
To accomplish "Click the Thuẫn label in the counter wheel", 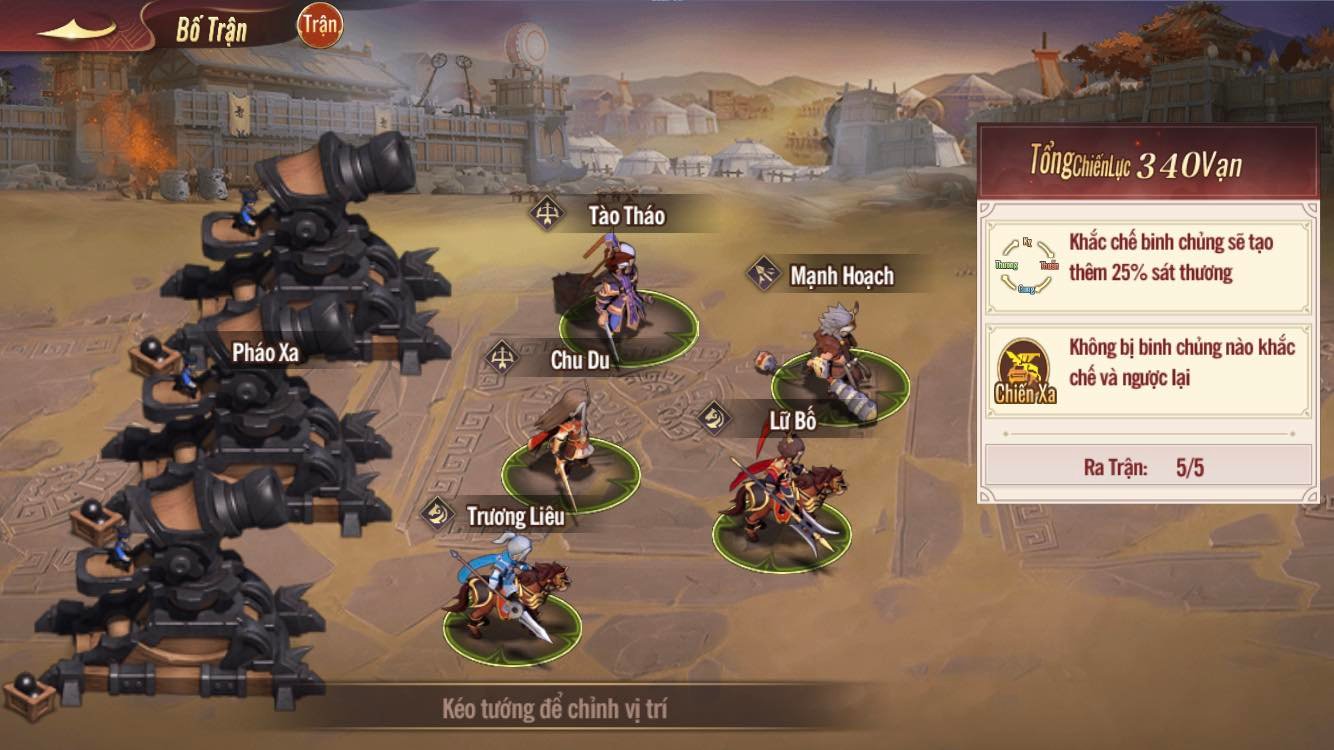I will [1050, 265].
